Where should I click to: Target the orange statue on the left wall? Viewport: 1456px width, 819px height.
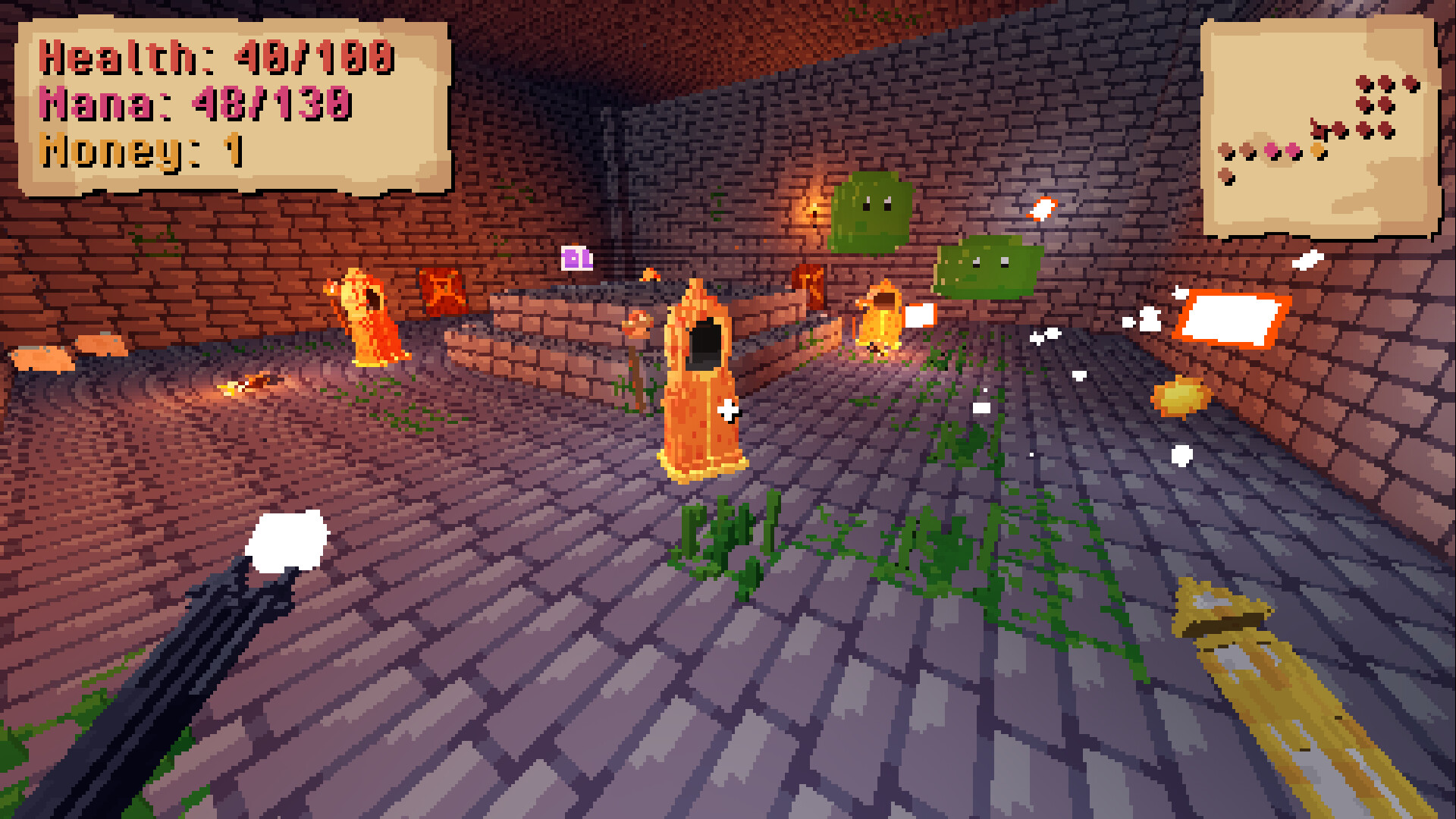tap(369, 318)
